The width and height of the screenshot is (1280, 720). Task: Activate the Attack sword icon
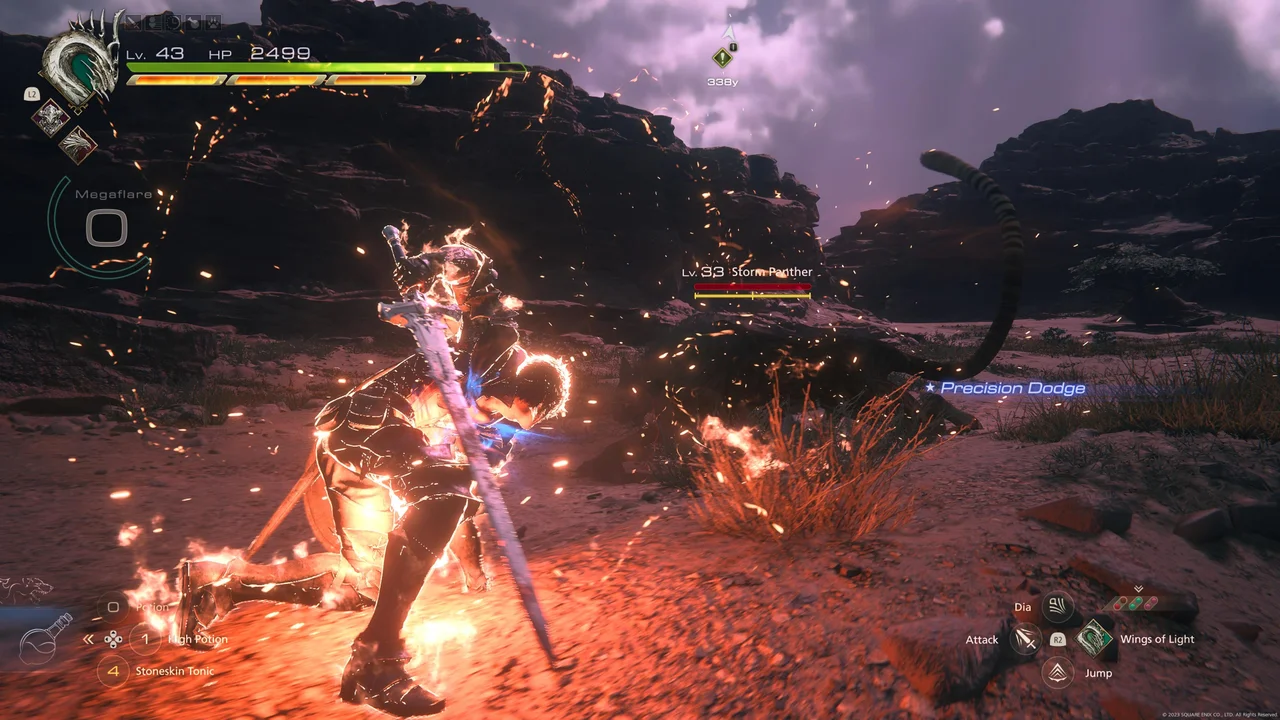[x=1026, y=639]
